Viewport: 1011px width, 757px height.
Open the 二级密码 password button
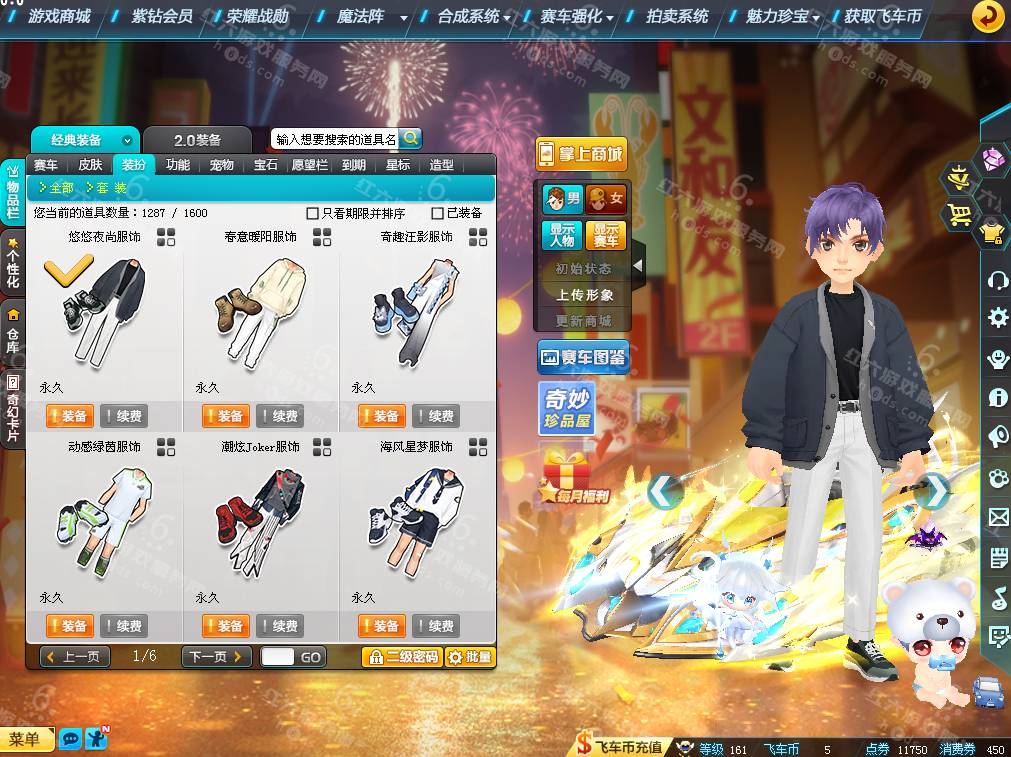tap(401, 657)
